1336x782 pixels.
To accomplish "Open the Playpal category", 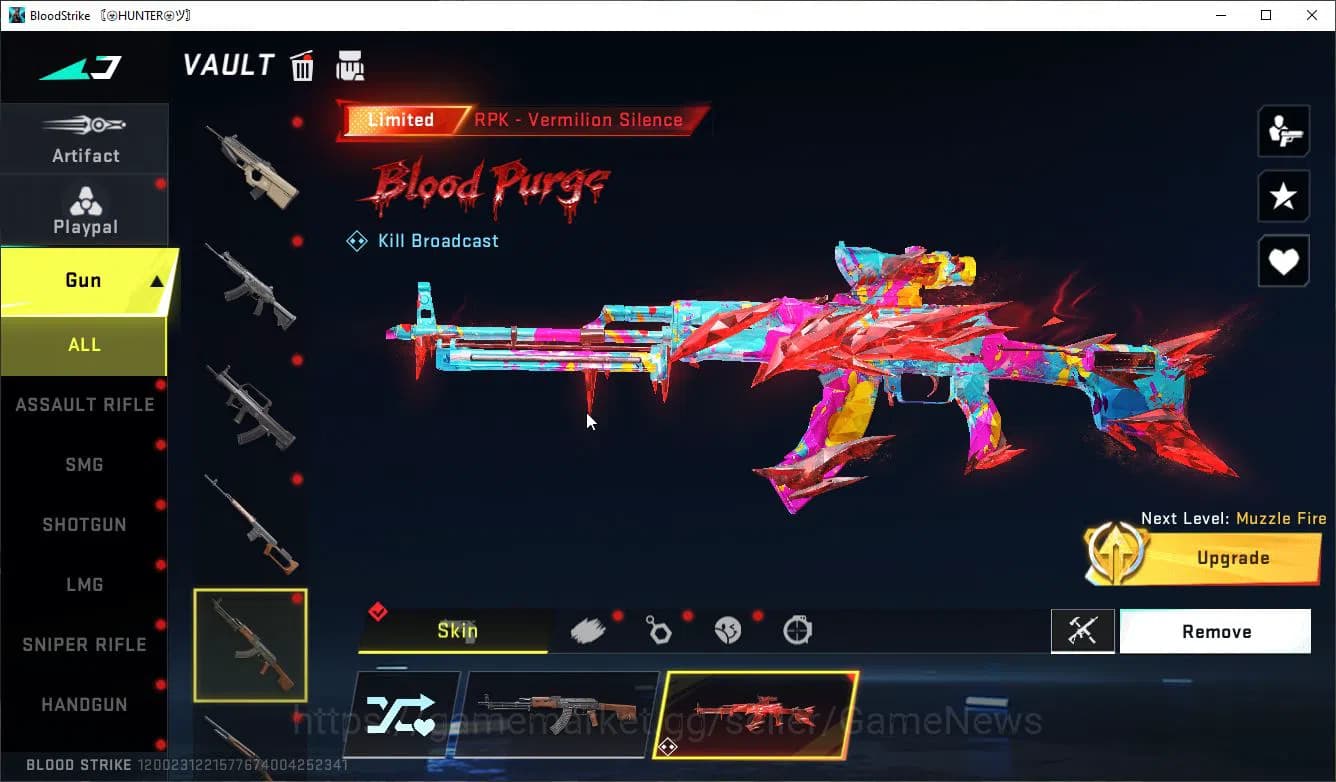I will click(85, 211).
